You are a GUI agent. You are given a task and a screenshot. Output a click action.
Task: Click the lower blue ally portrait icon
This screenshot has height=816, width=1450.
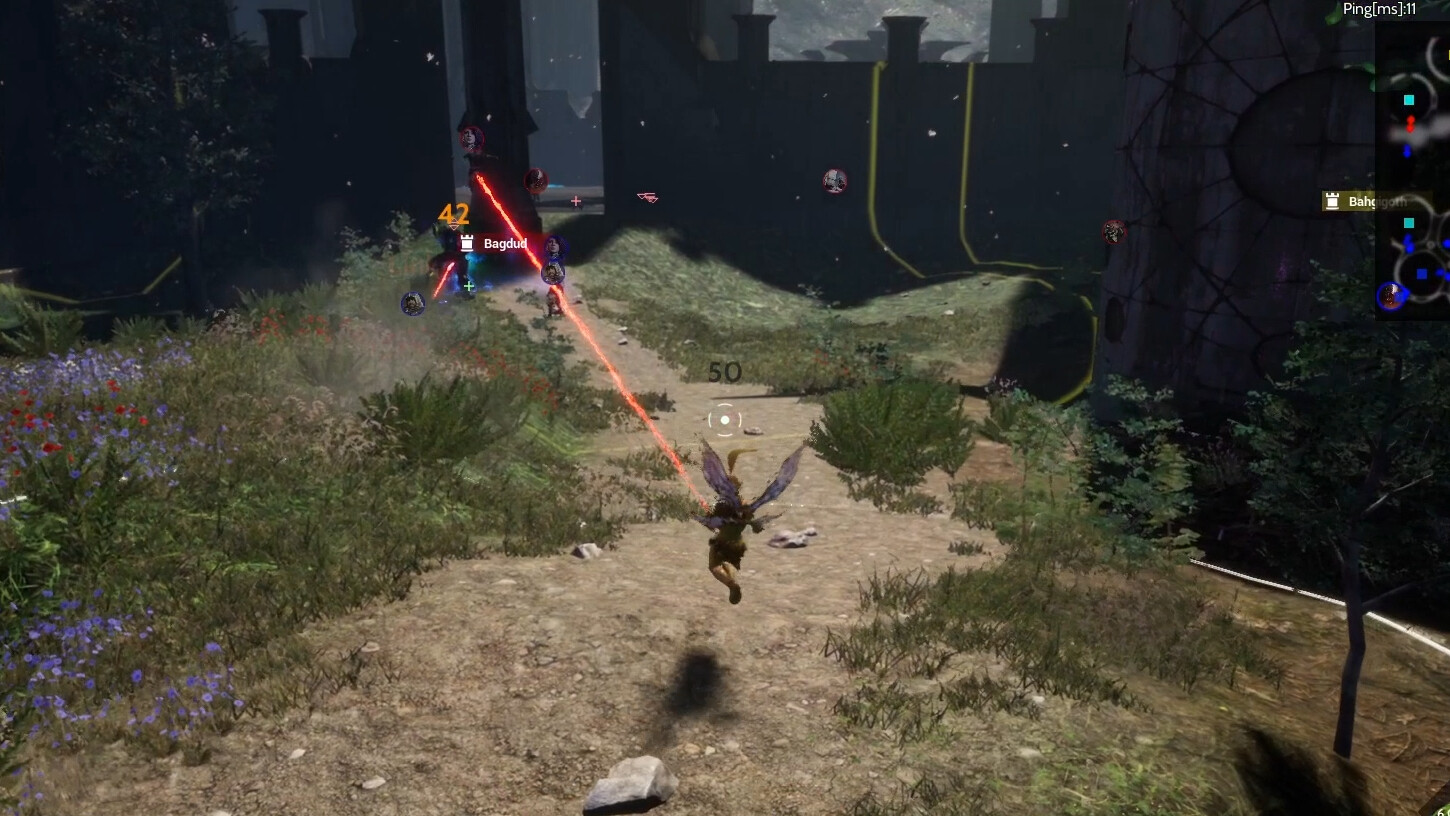click(x=551, y=272)
